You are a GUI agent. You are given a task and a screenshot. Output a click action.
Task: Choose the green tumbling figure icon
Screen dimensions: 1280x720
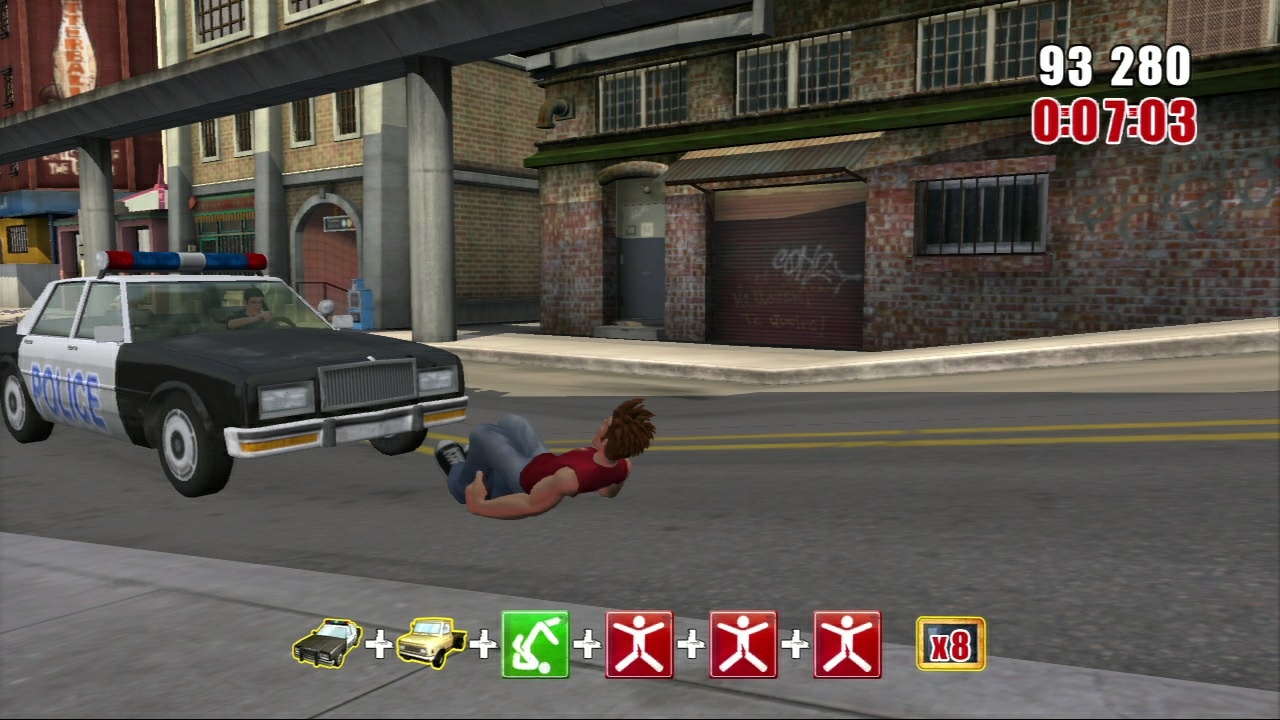coord(535,645)
